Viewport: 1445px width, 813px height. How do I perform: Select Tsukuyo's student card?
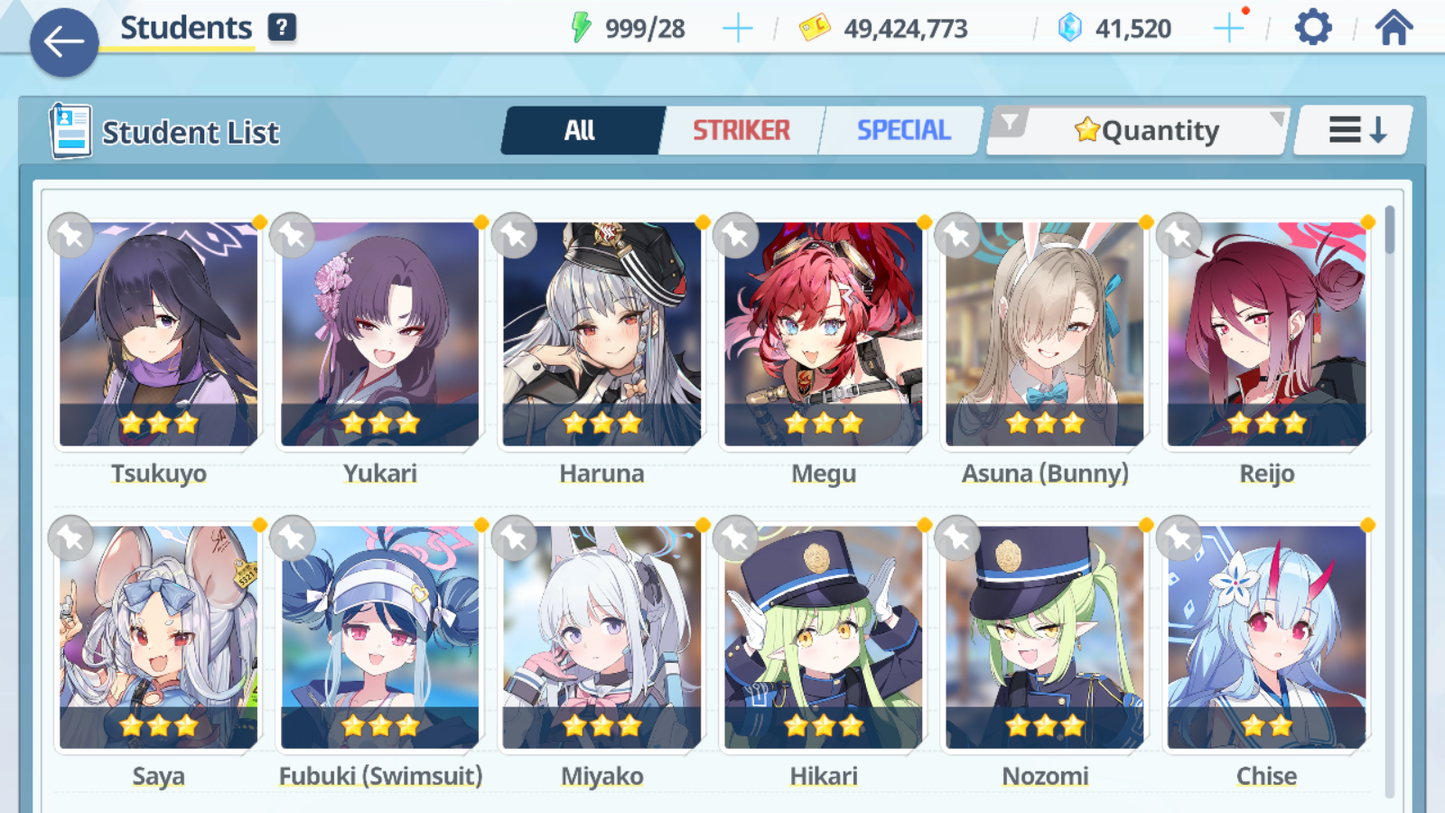click(x=158, y=335)
